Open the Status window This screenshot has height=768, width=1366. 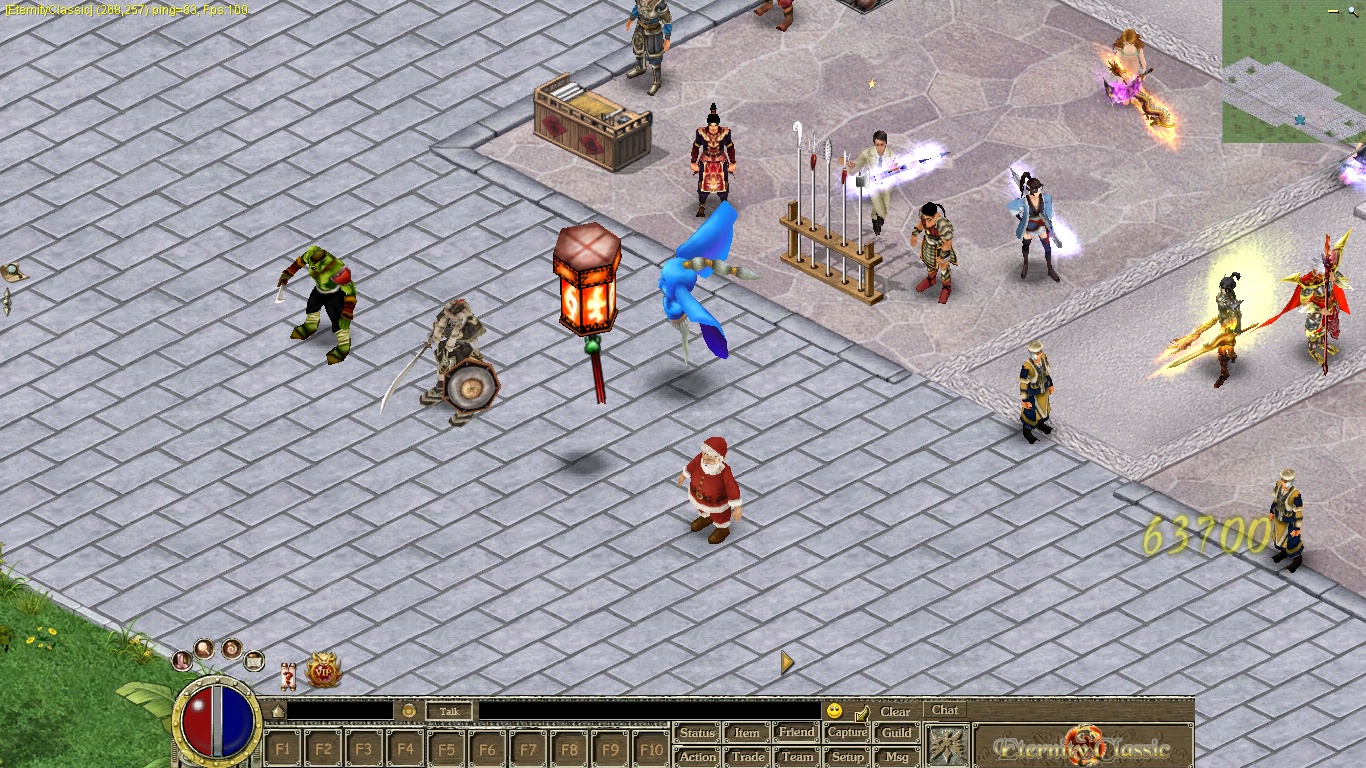pyautogui.click(x=697, y=733)
